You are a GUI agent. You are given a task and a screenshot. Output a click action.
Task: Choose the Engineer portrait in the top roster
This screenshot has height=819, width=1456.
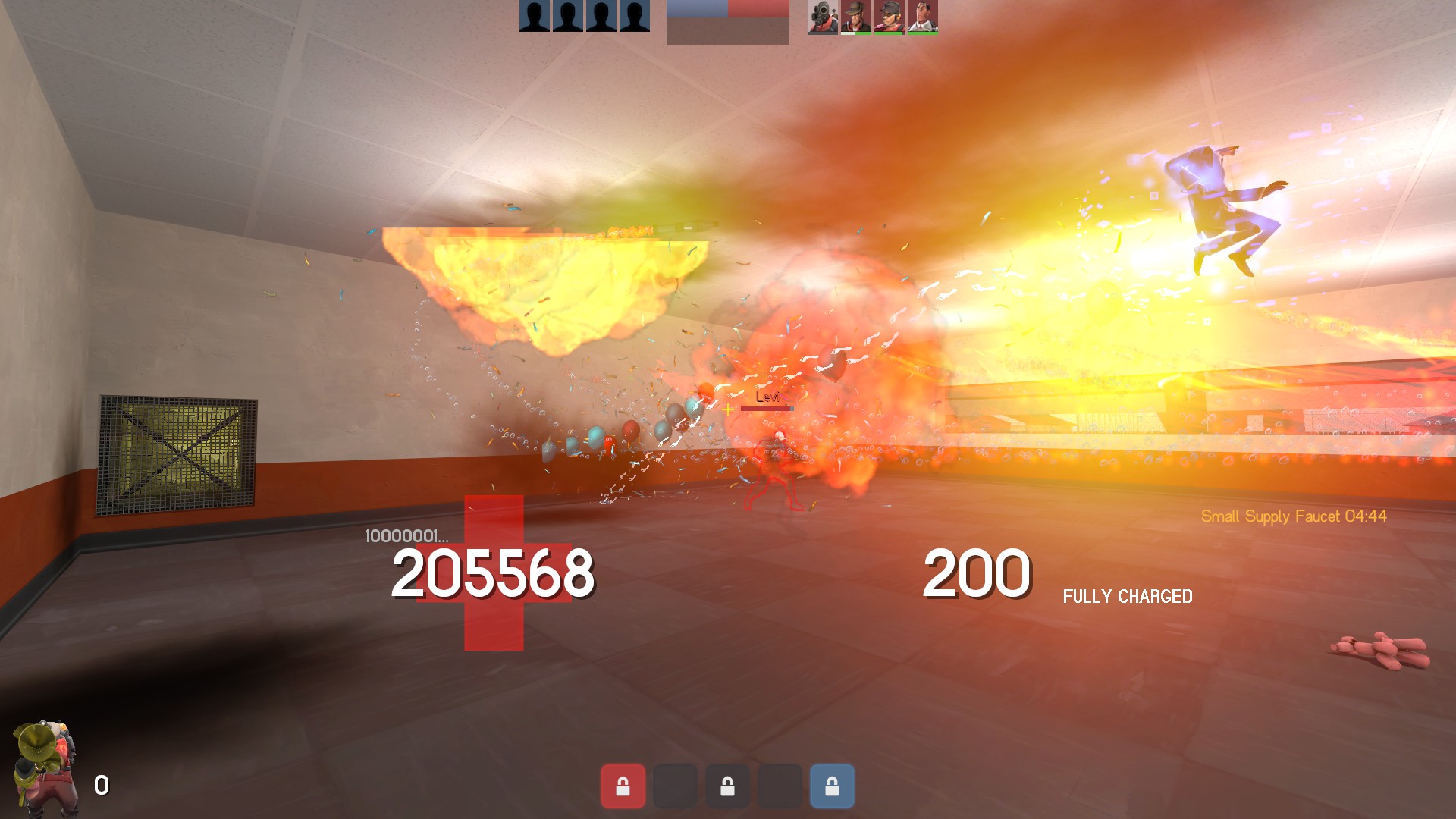889,17
